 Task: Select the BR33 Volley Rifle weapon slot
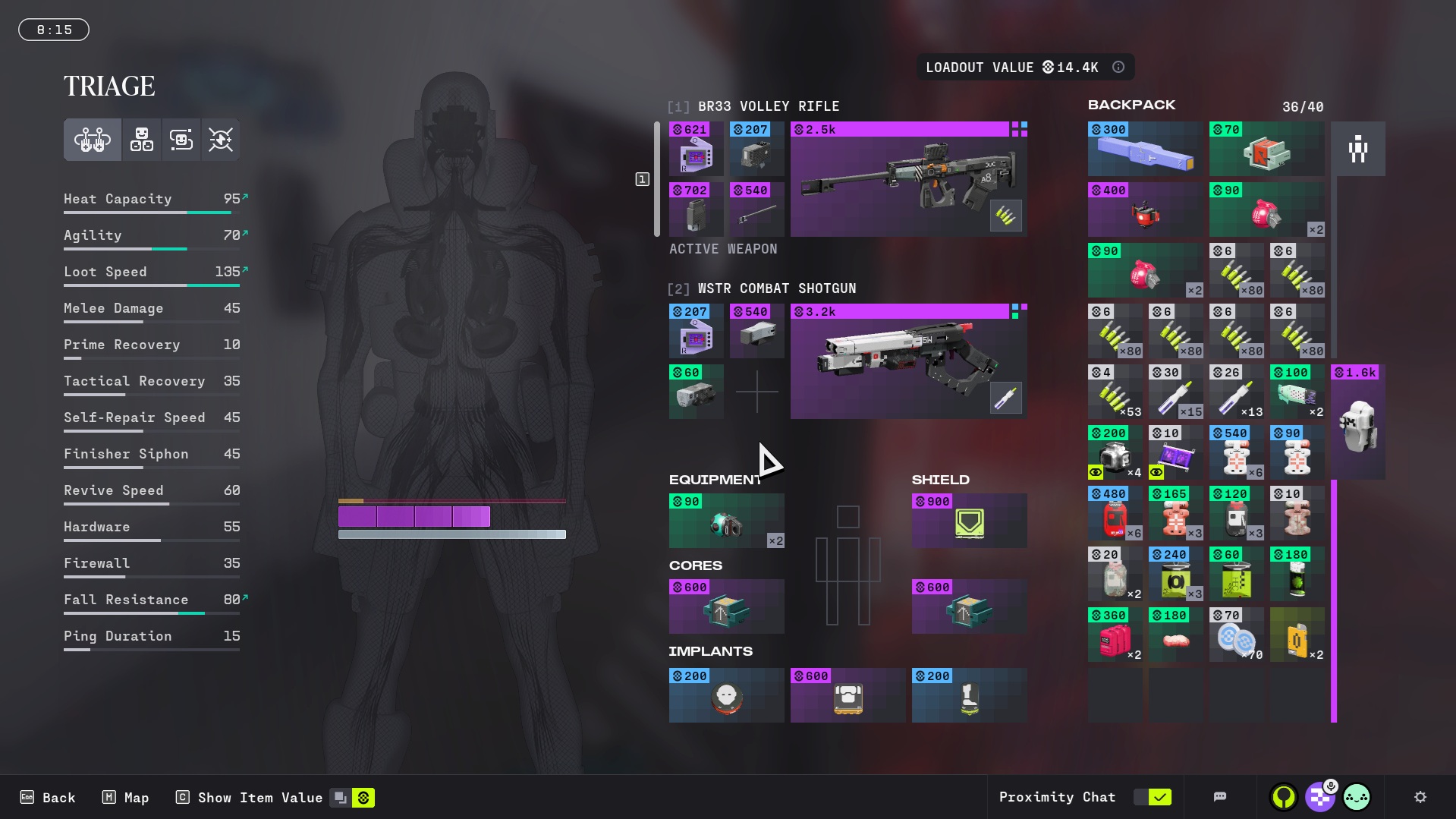pos(908,179)
